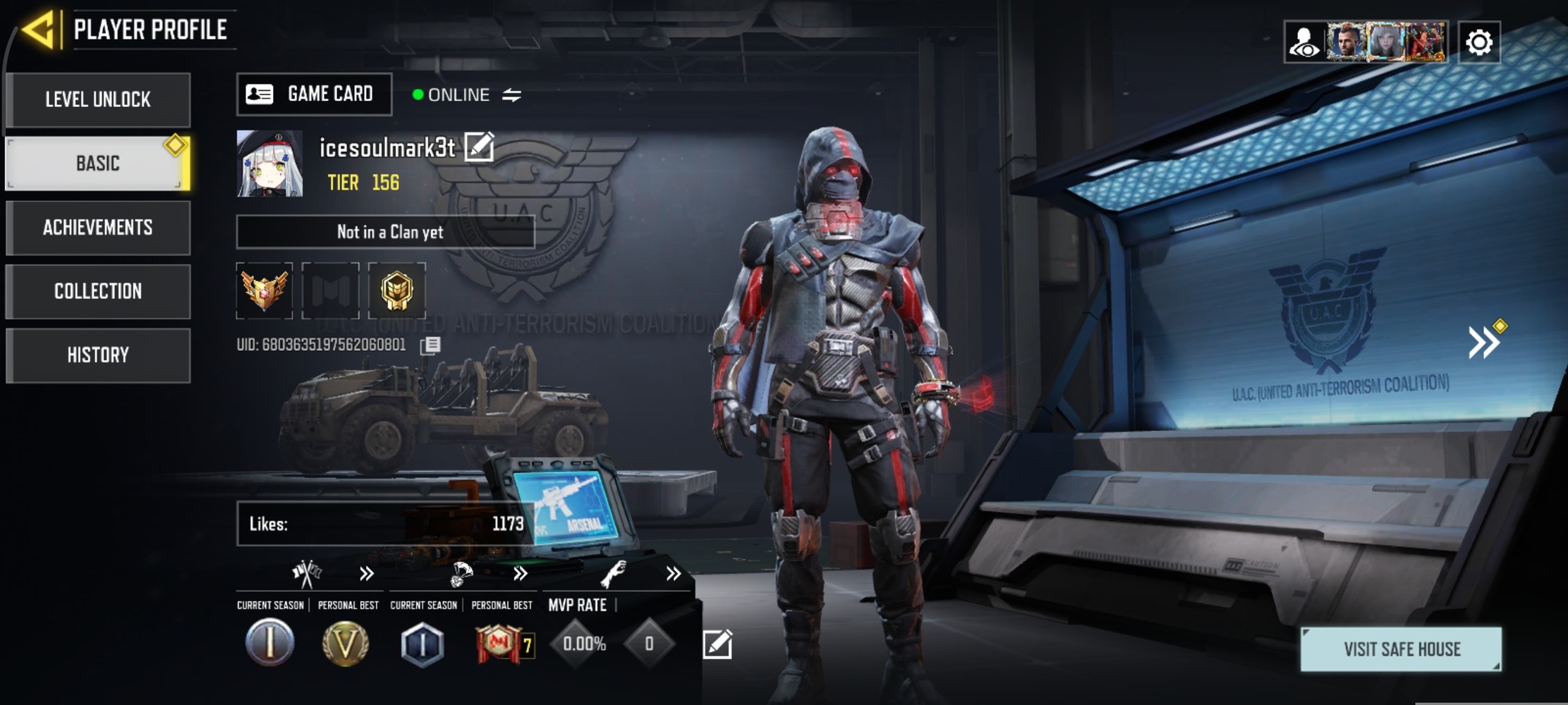Open the Collection tab
The height and width of the screenshot is (705, 1568).
pos(98,291)
